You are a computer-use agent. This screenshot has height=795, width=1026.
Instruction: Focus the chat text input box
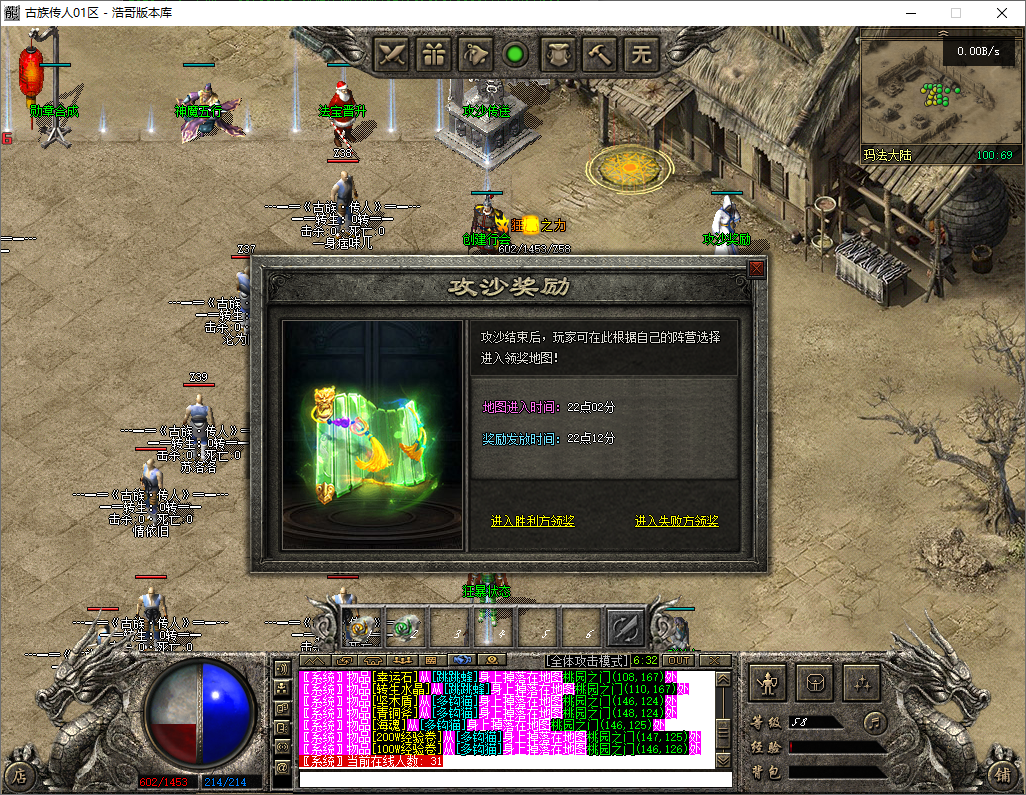coord(515,779)
